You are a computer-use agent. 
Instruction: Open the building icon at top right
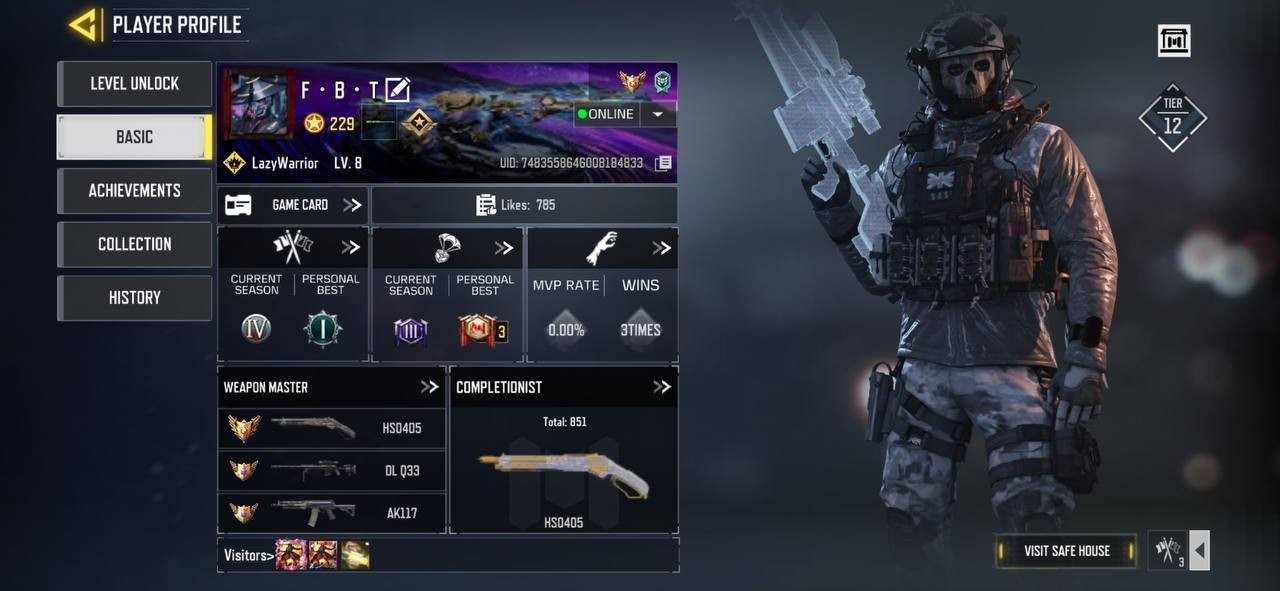tap(1174, 41)
